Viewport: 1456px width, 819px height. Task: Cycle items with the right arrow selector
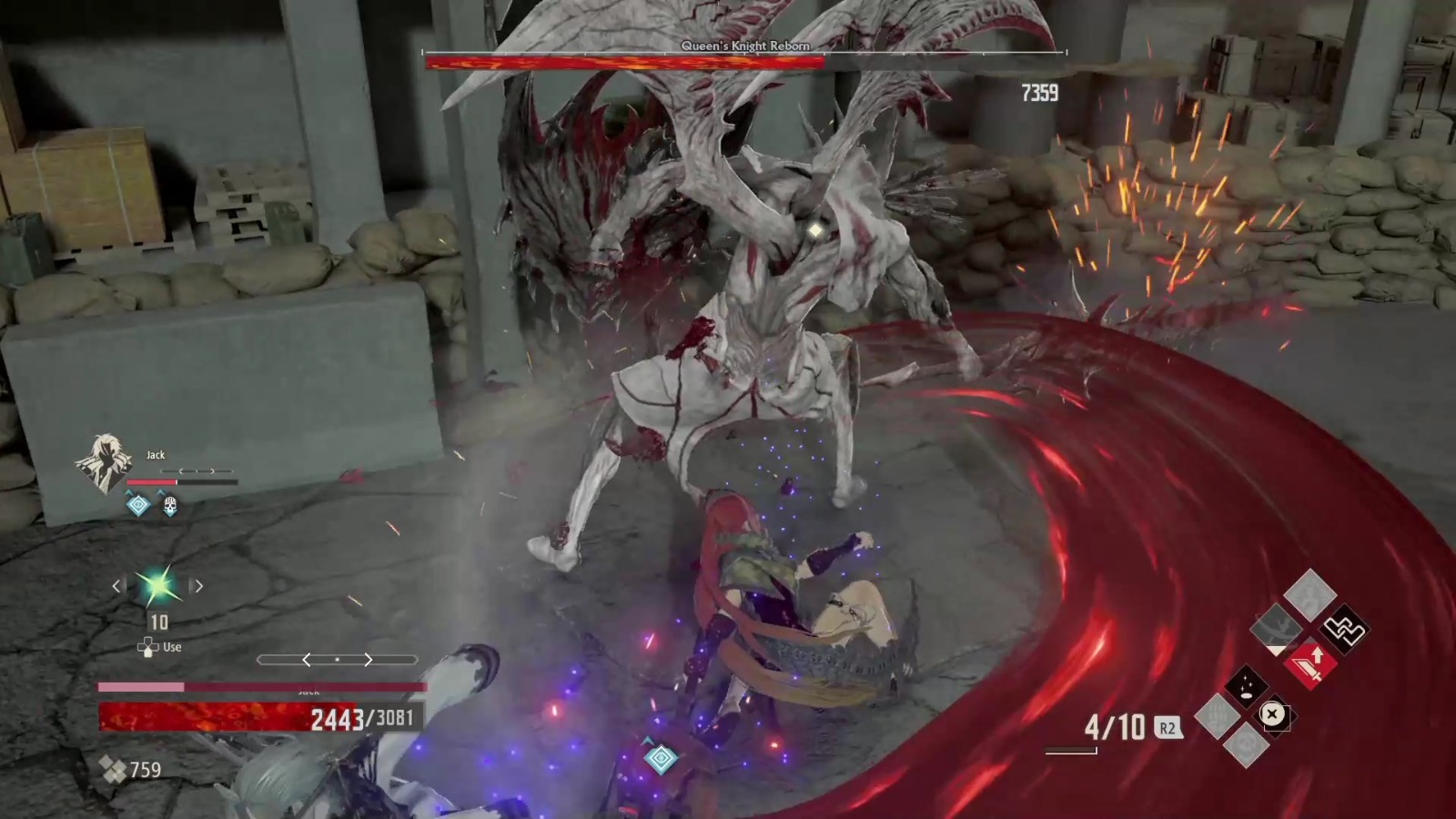[197, 586]
